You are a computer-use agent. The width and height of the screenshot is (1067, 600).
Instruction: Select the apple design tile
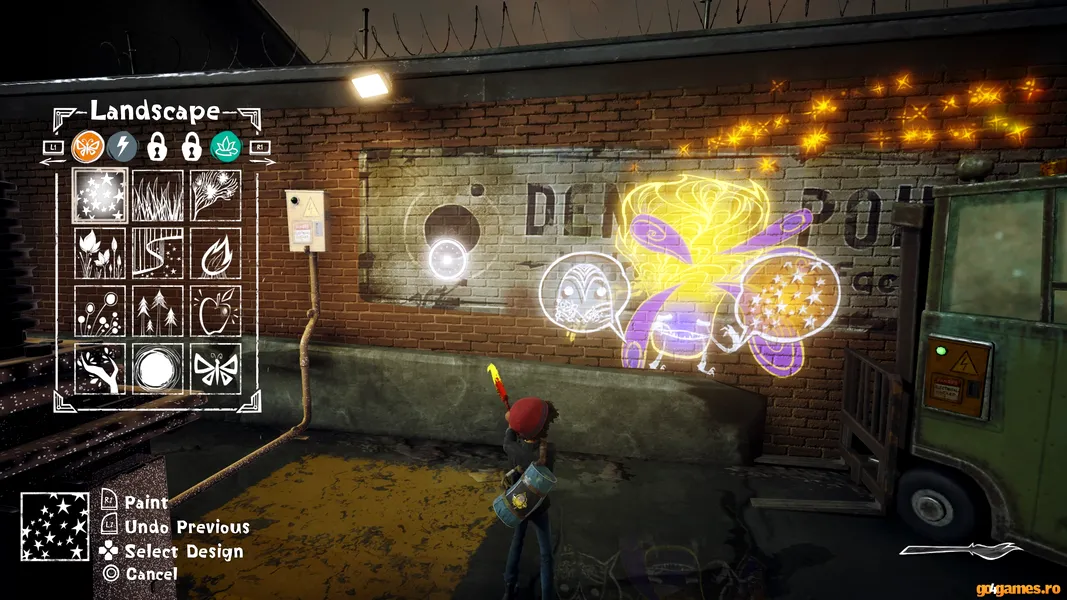click(215, 311)
